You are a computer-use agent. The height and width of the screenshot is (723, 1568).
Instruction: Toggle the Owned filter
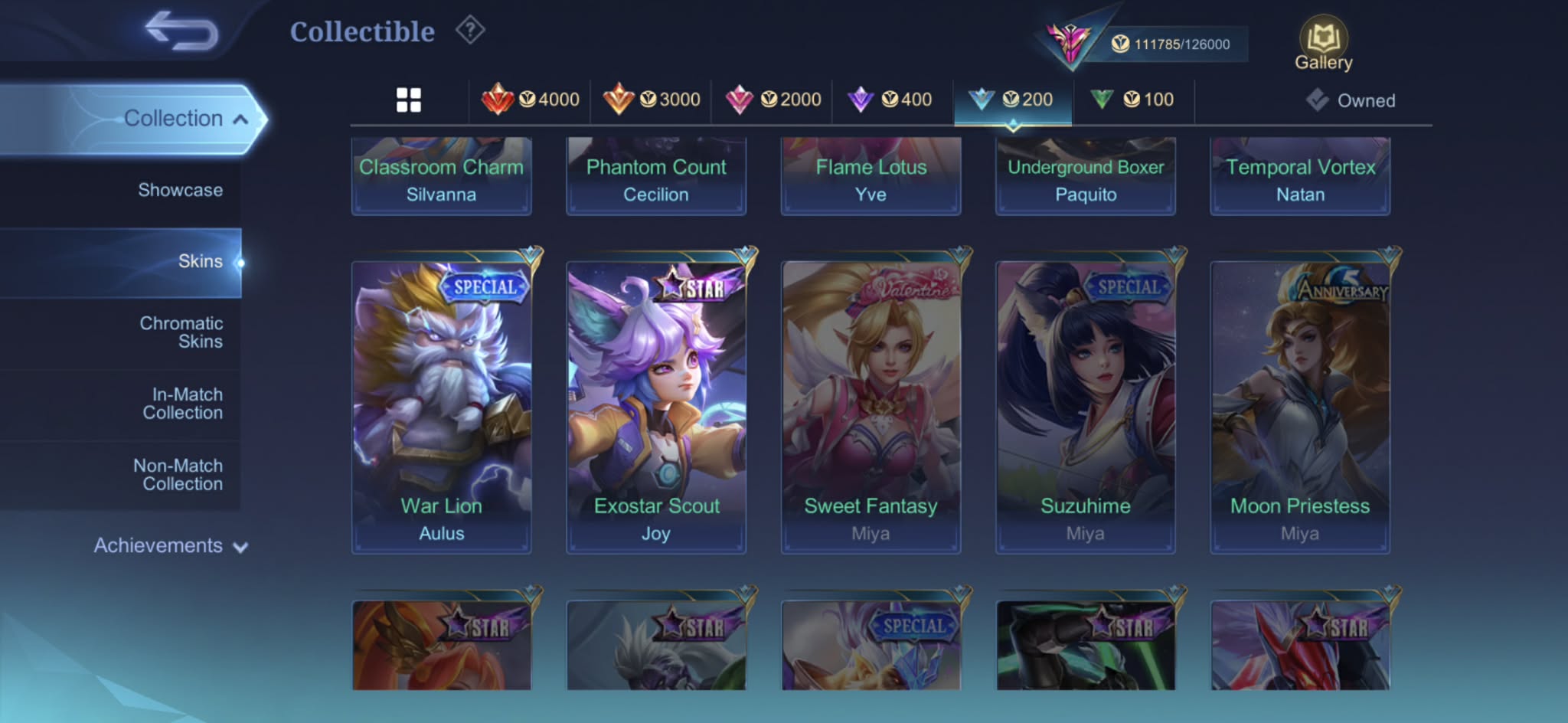(1351, 100)
